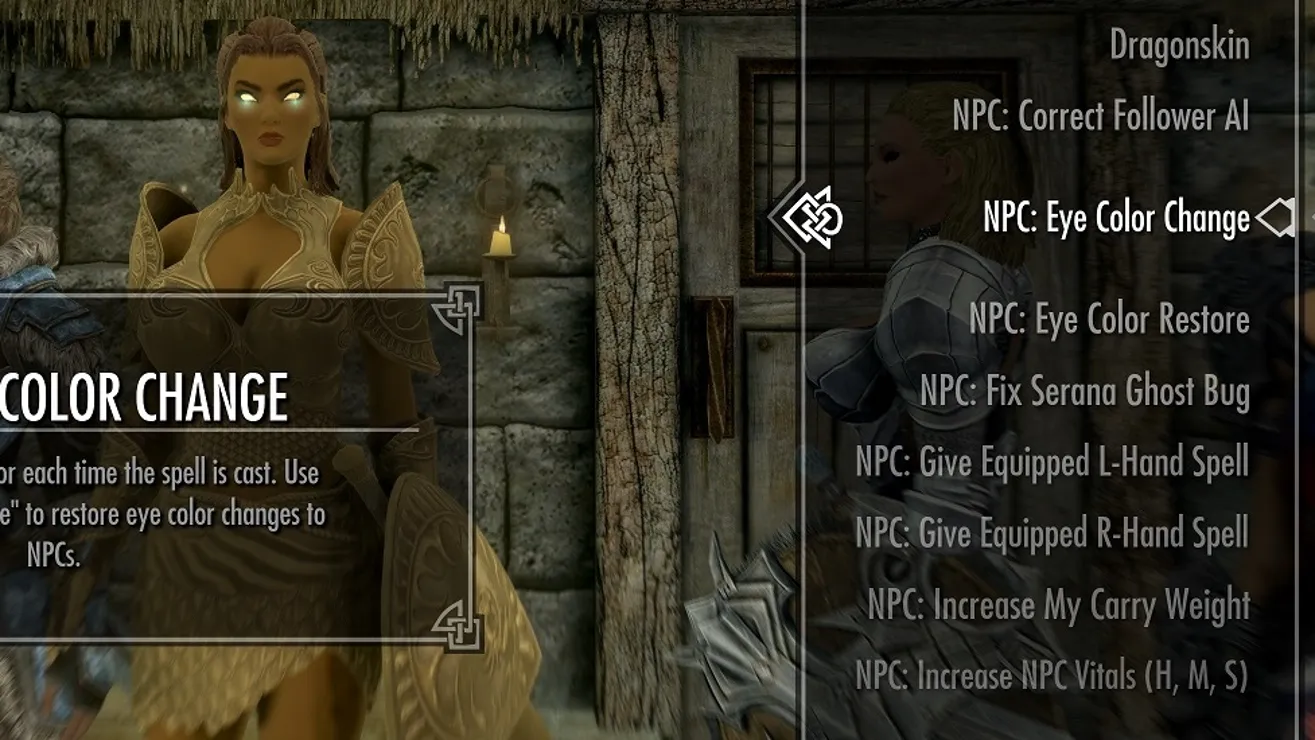Choose NPC: Give Equipped R-Hand Spell
Image resolution: width=1315 pixels, height=740 pixels.
pyautogui.click(x=1052, y=533)
